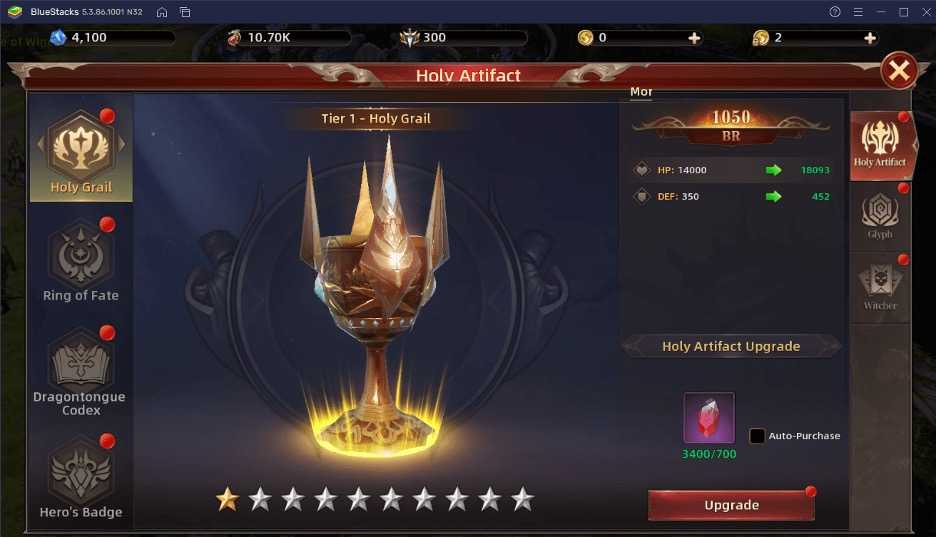Switch to the Holy Artifact side tab
The width and height of the screenshot is (936, 538).
[x=880, y=144]
